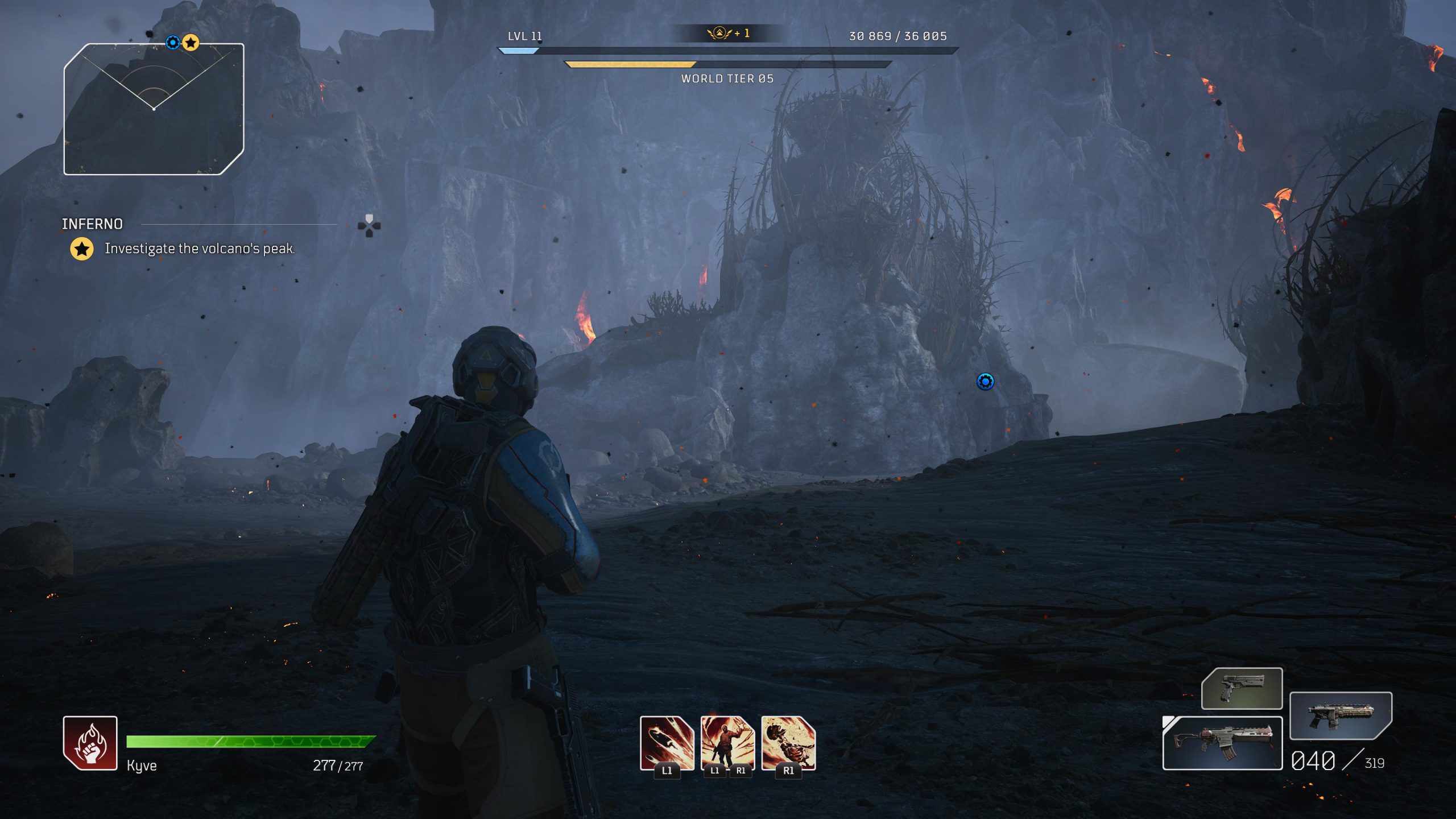
Task: Switch to the pistol sidearm slot
Action: point(1242,689)
